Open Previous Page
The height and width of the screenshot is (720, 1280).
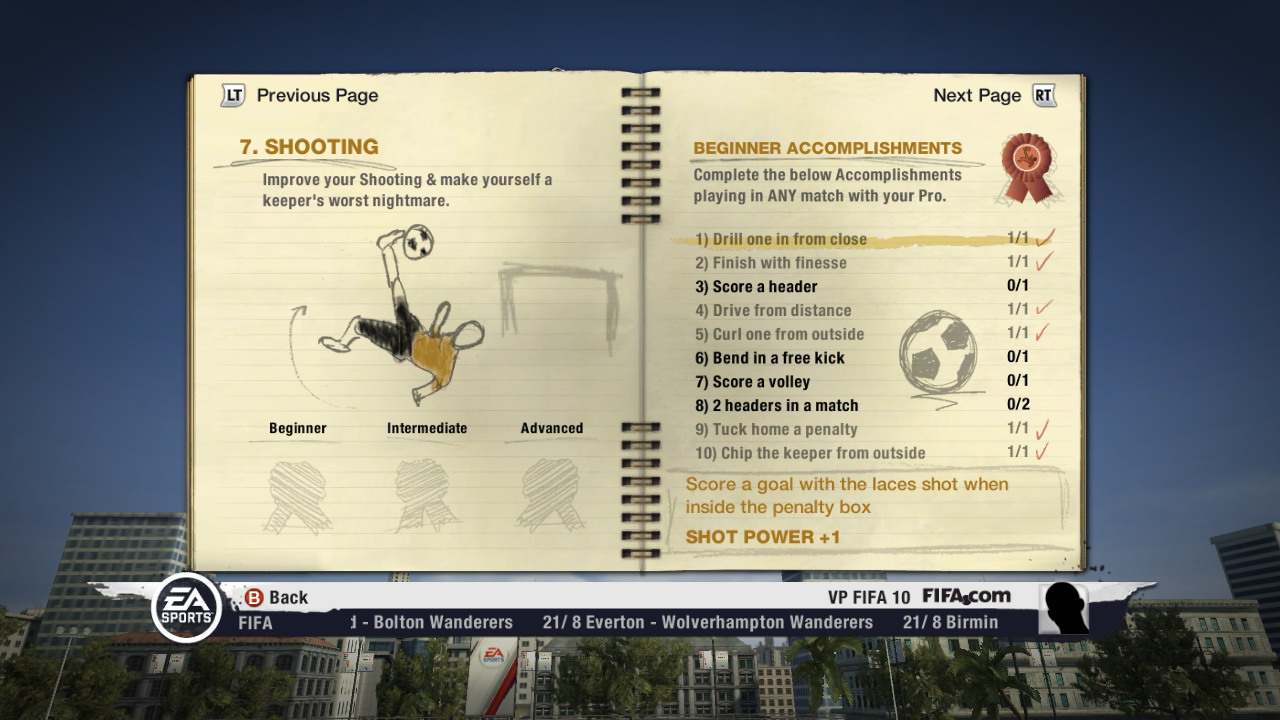[x=317, y=95]
